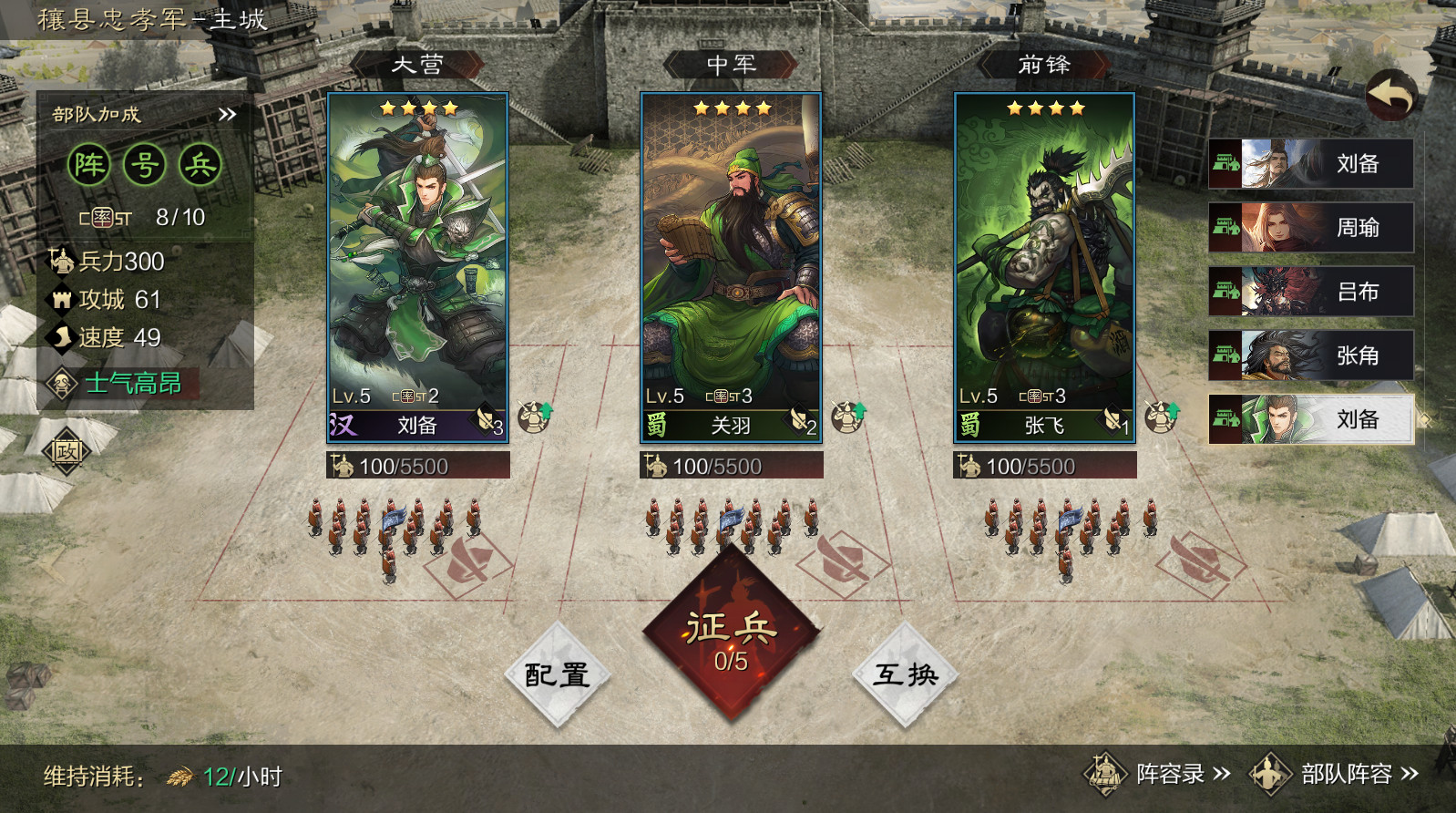
Task: Open 阵容录 lineup records
Action: [1157, 775]
